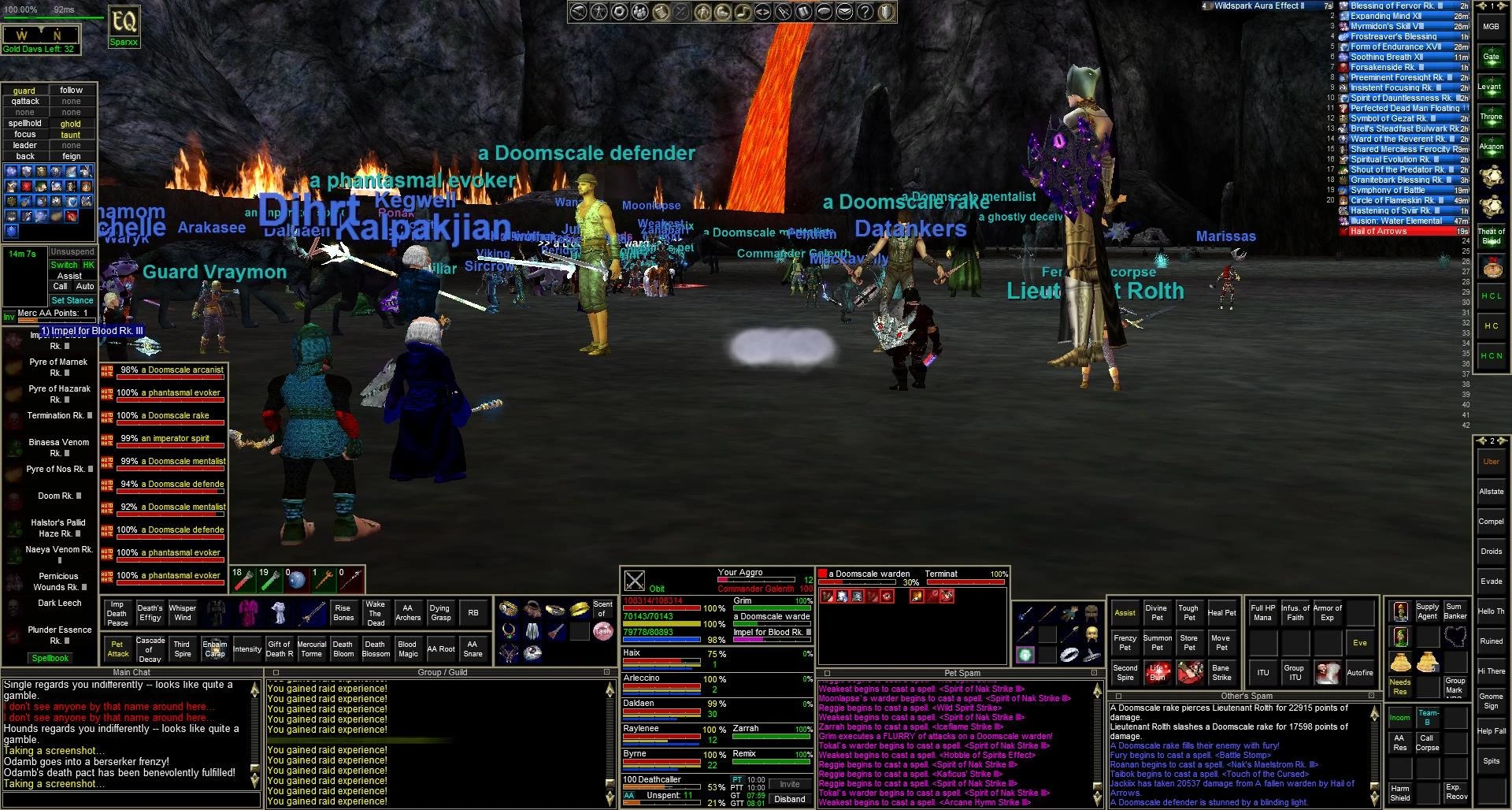1512x810 pixels.
Task: Click the red Tash icon near the inventory slots
Action: pos(603,631)
